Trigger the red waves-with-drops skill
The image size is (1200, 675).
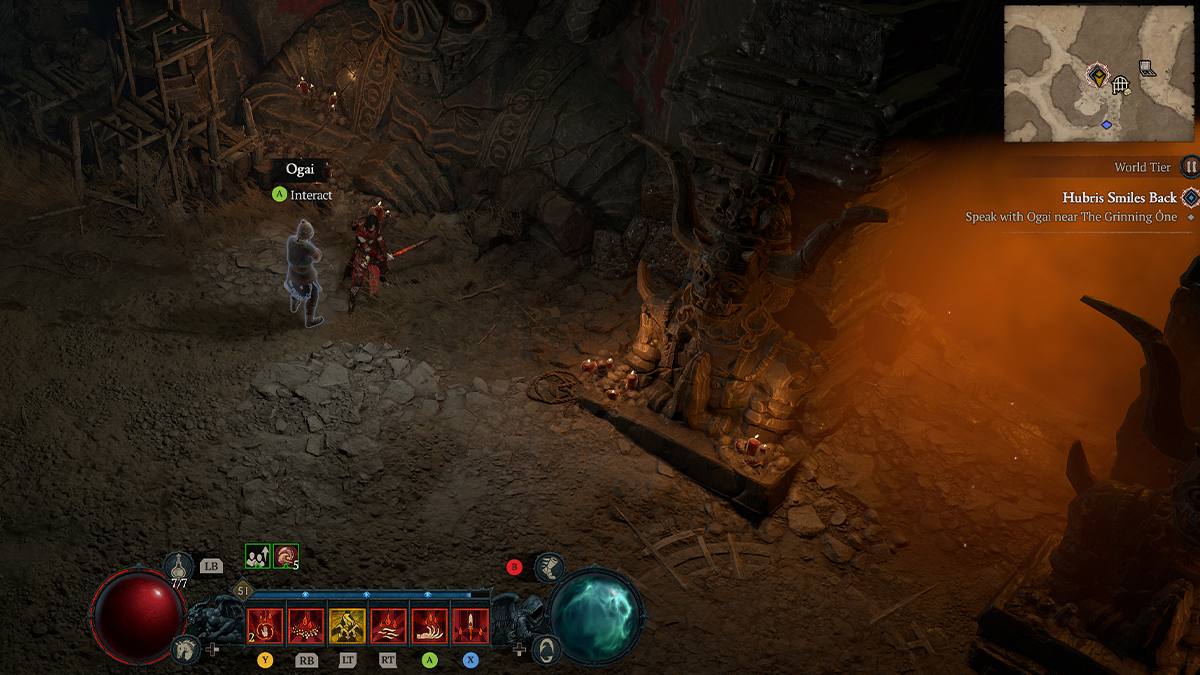pyautogui.click(x=387, y=626)
